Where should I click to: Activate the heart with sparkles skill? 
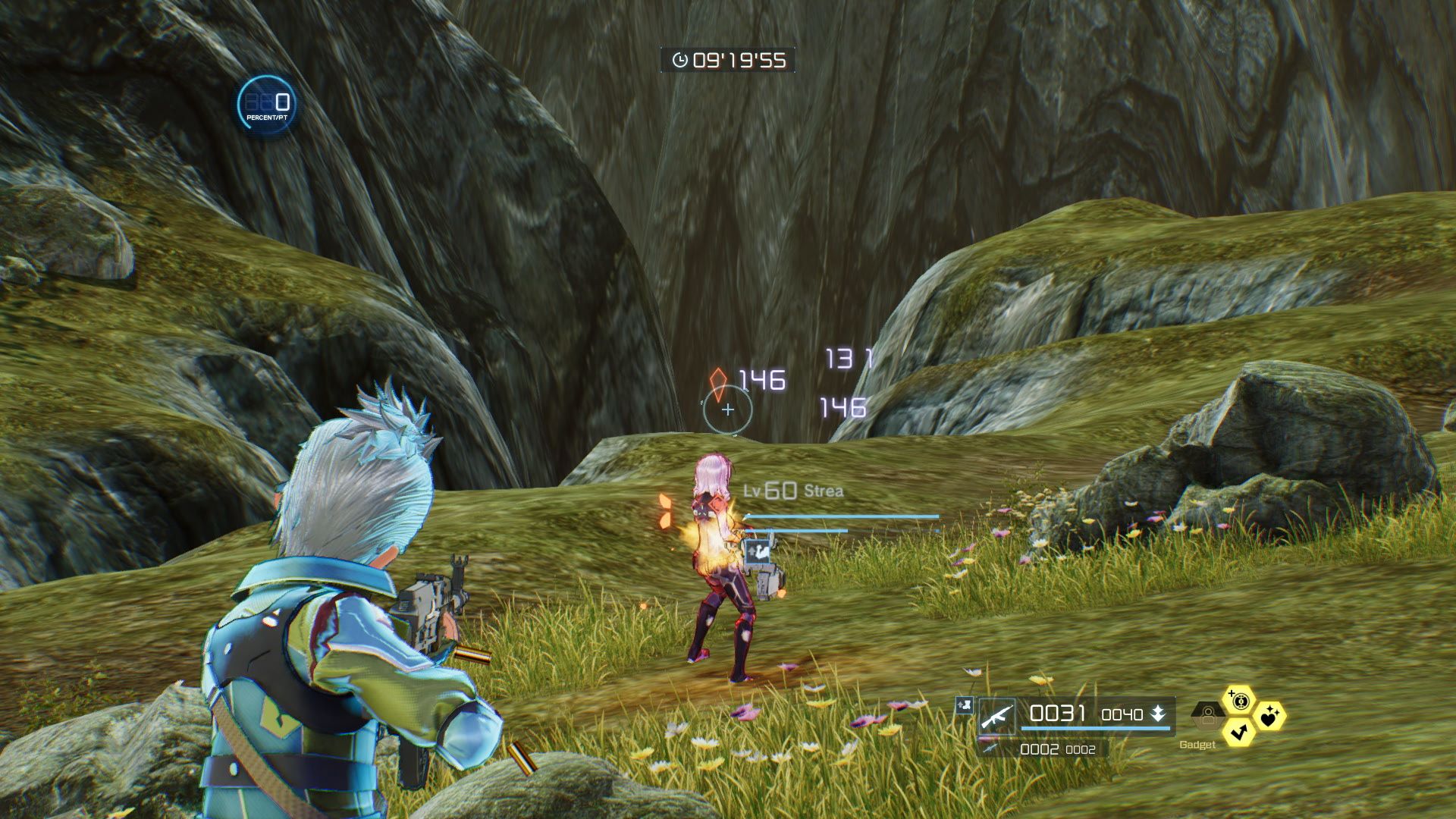[x=1269, y=715]
